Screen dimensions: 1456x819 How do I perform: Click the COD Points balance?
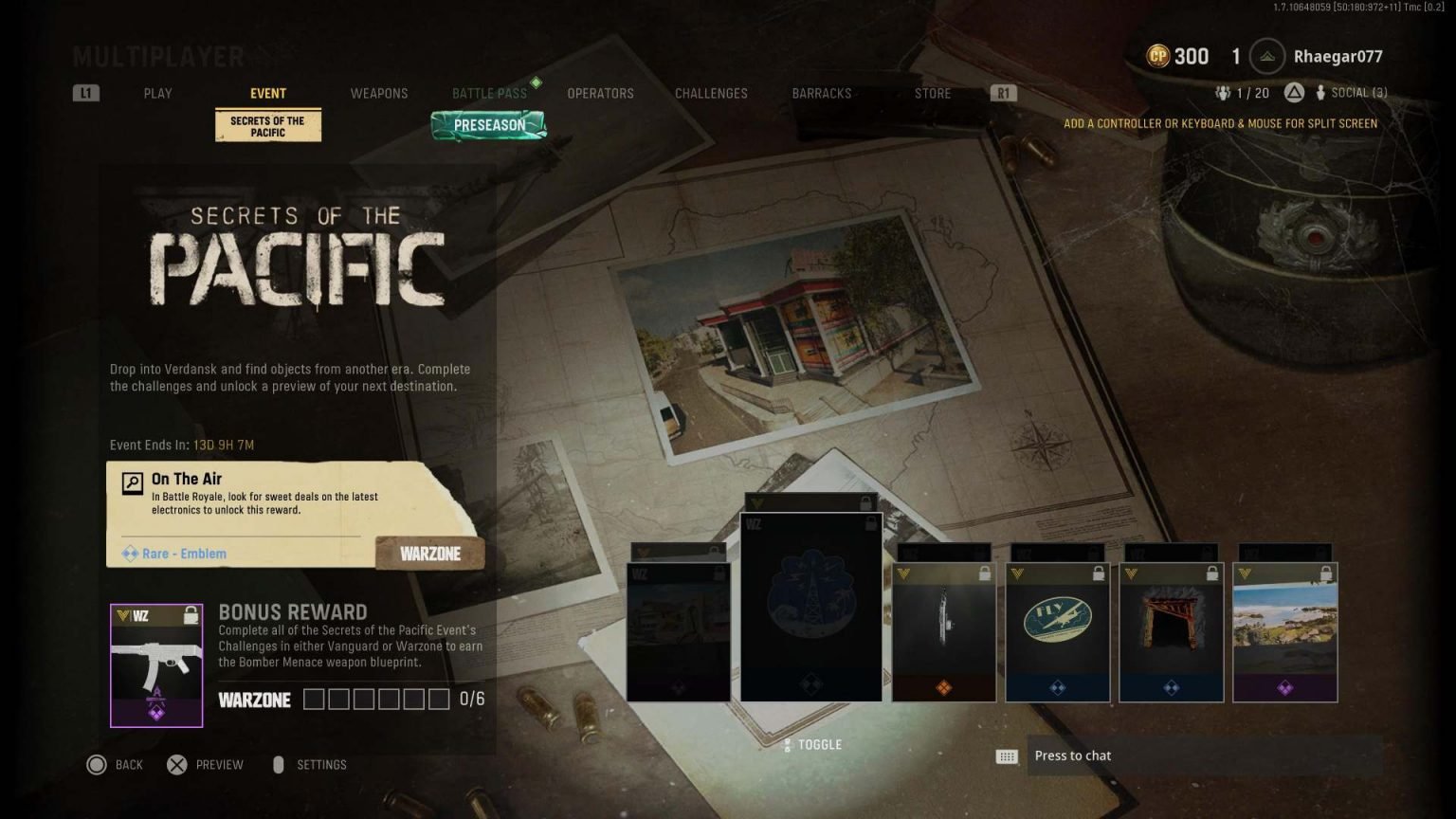1178,57
